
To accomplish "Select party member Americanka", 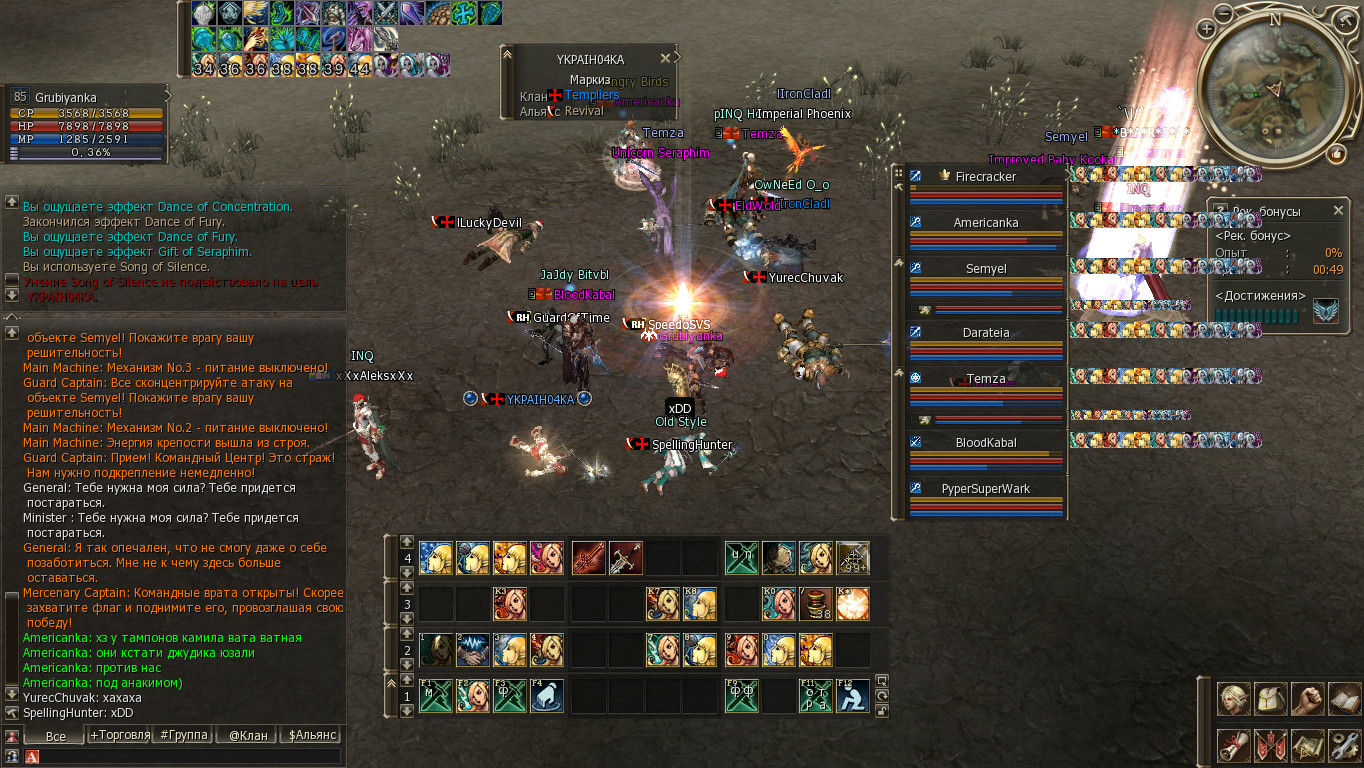I will [986, 223].
